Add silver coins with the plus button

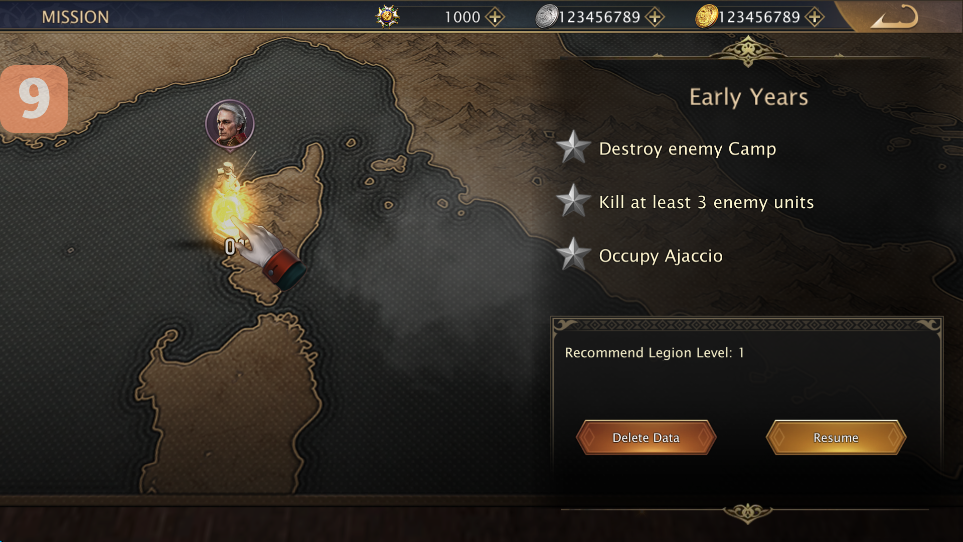point(654,17)
